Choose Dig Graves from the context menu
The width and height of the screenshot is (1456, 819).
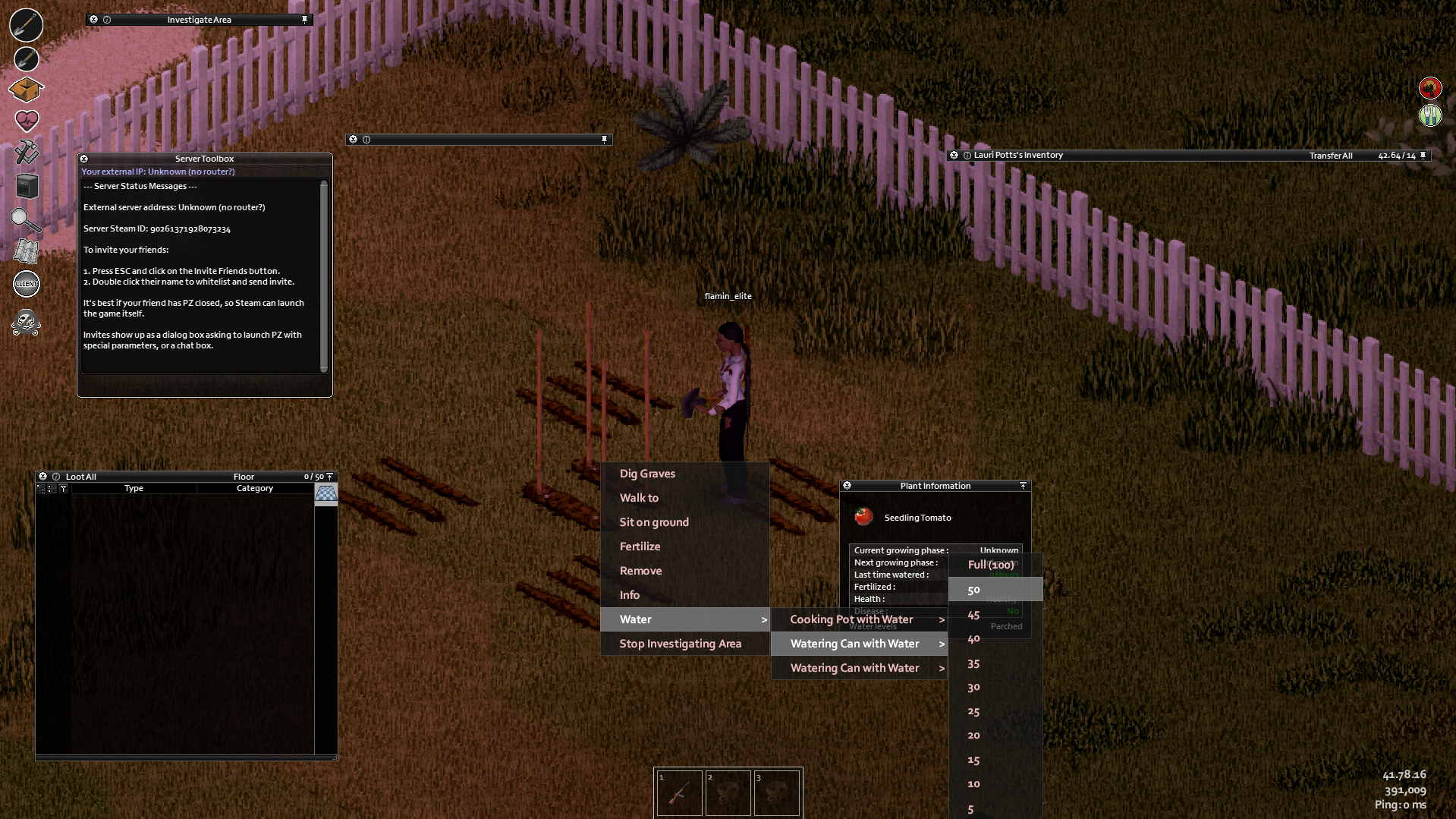click(x=647, y=474)
